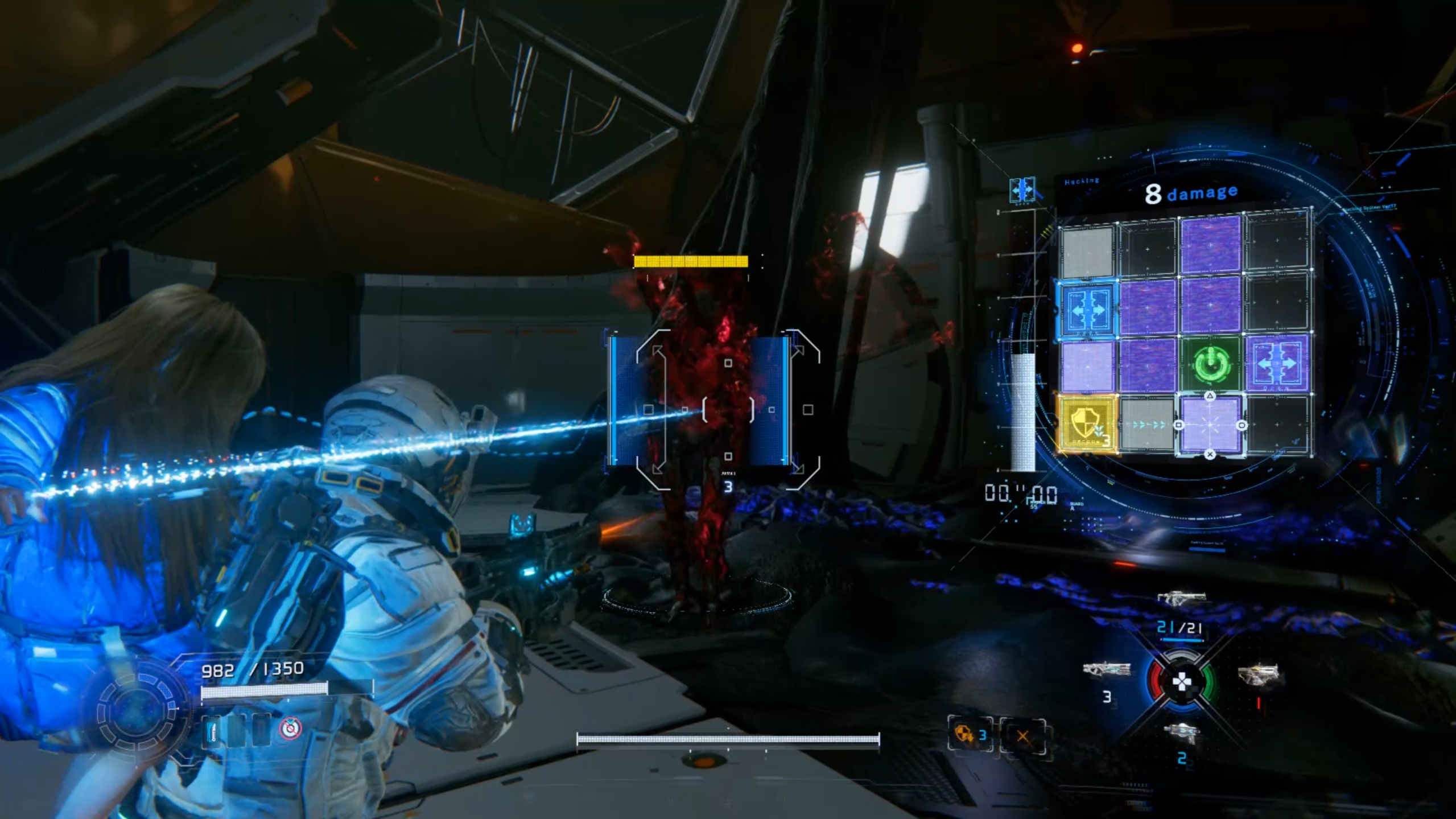1456x819 pixels.
Task: Select the gray tile with cyan chevrons
Action: point(1148,425)
